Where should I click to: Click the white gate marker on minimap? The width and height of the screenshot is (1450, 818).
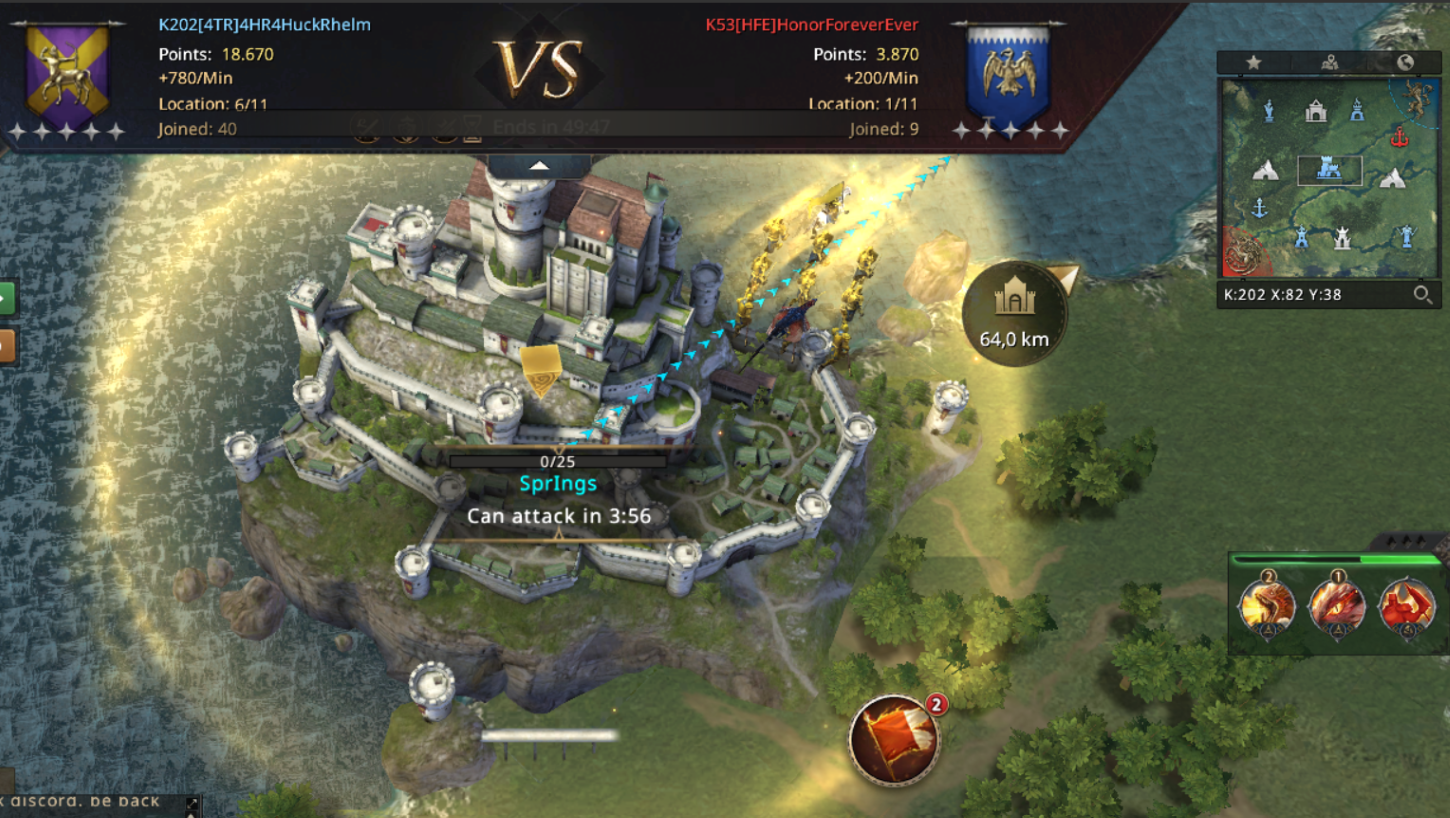[1316, 110]
